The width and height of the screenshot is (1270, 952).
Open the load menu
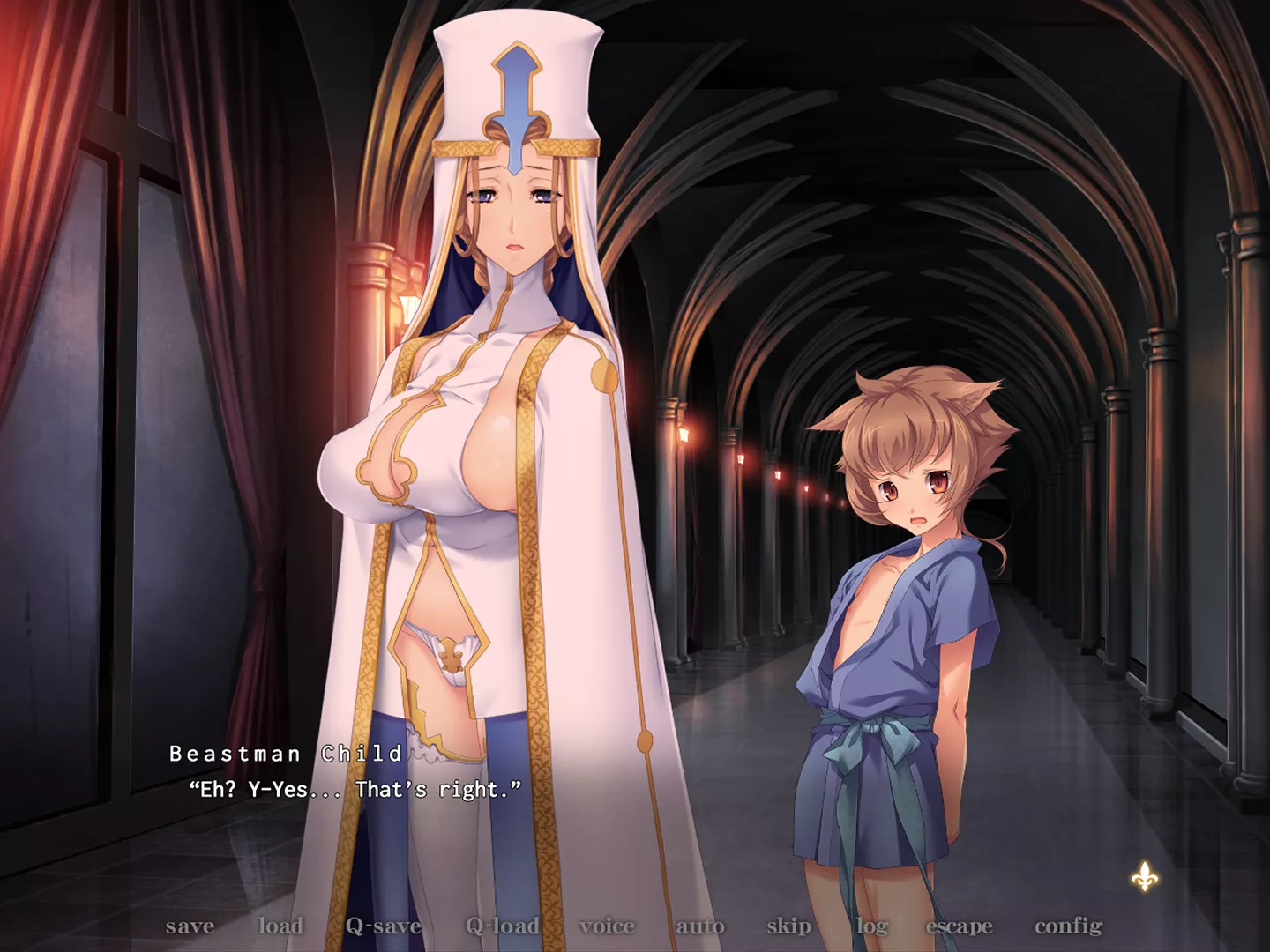tap(280, 926)
